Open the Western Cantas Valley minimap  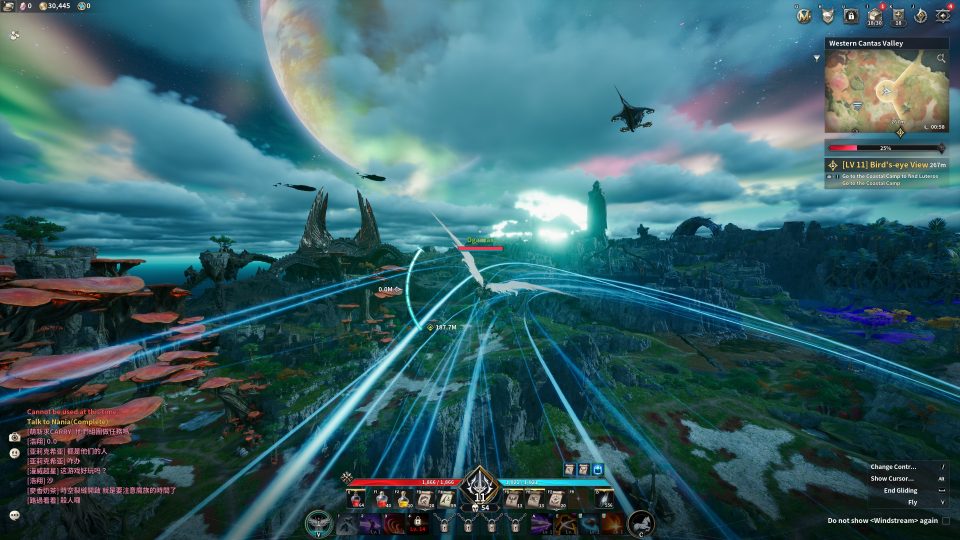coord(886,92)
